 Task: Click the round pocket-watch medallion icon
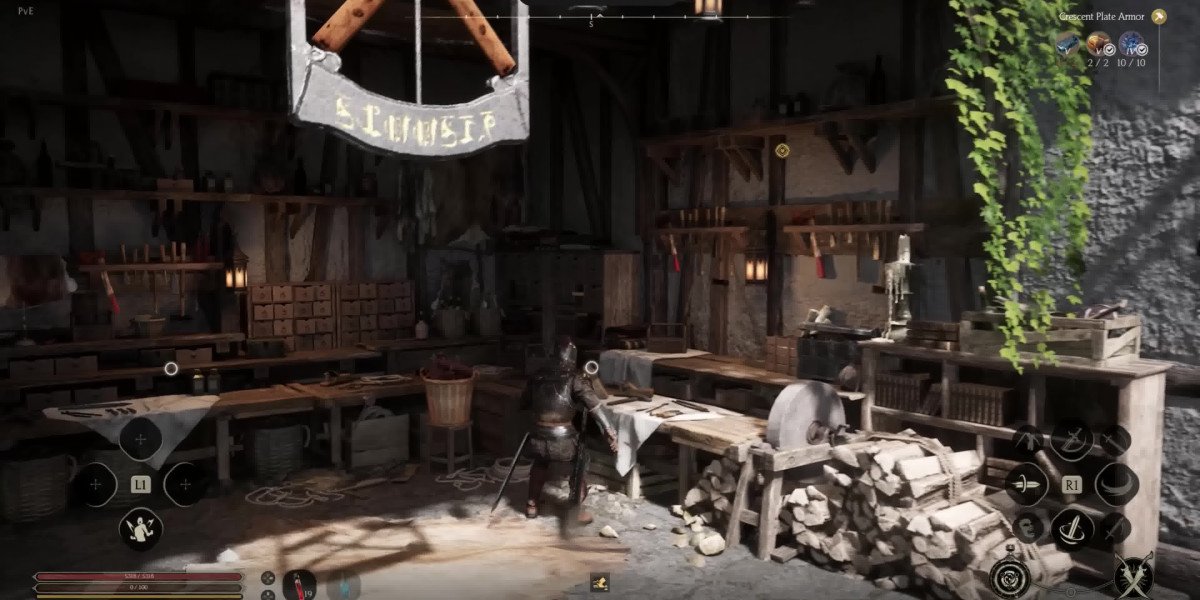(x=1008, y=577)
